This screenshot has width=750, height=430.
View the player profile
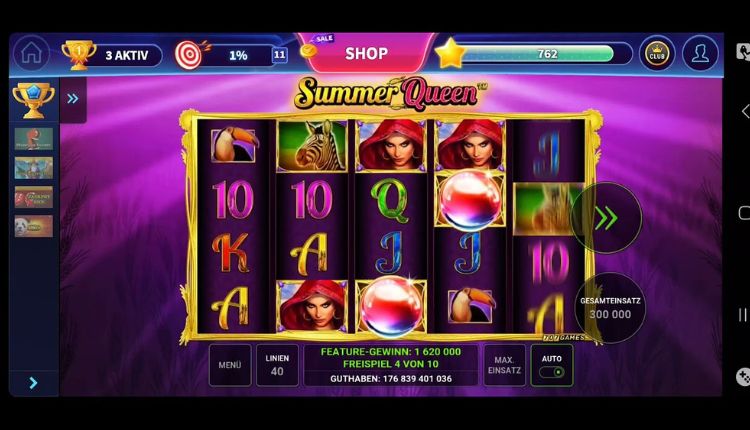click(x=700, y=54)
